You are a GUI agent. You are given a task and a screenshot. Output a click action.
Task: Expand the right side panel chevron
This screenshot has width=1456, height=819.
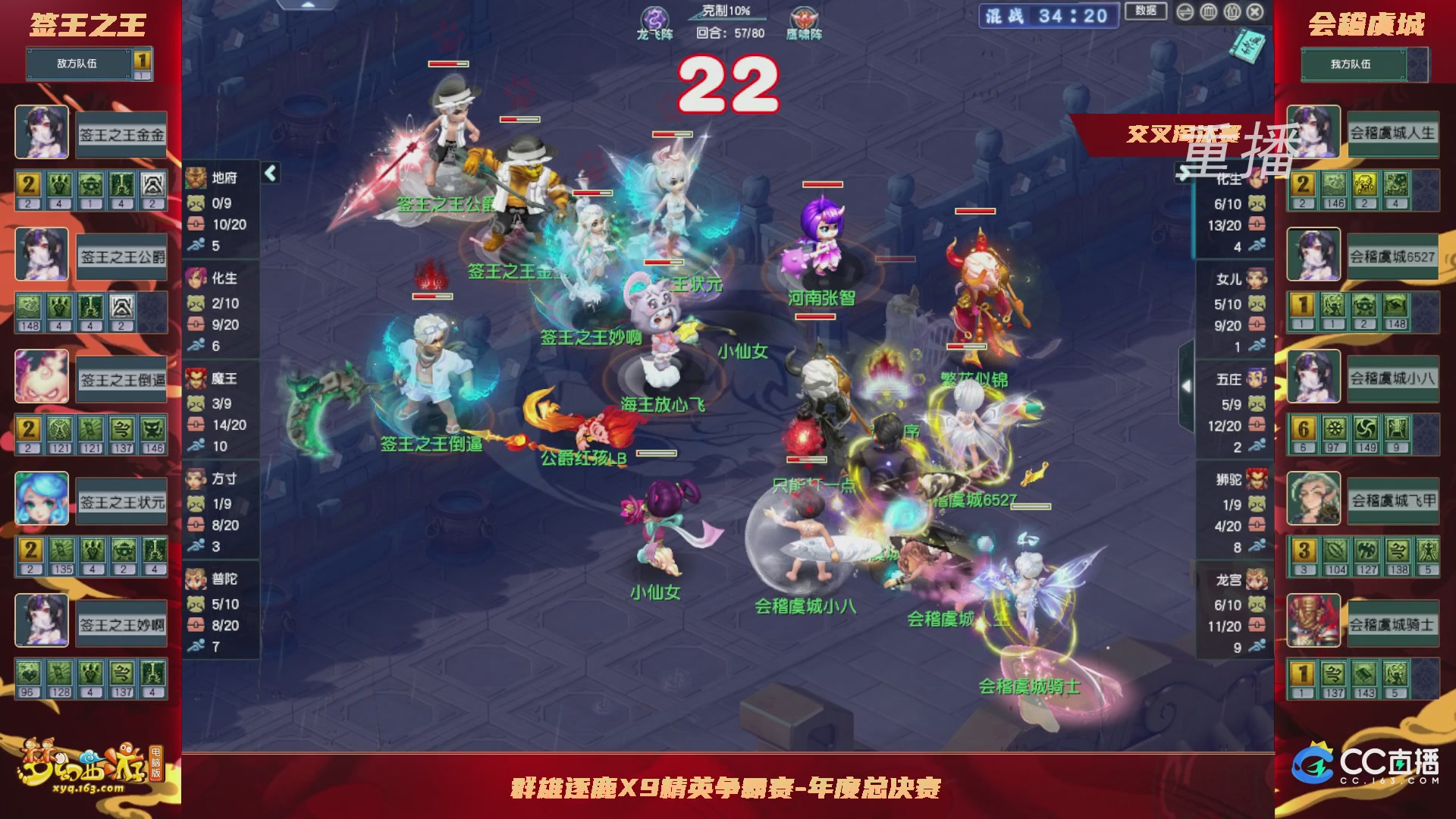pos(1187,387)
